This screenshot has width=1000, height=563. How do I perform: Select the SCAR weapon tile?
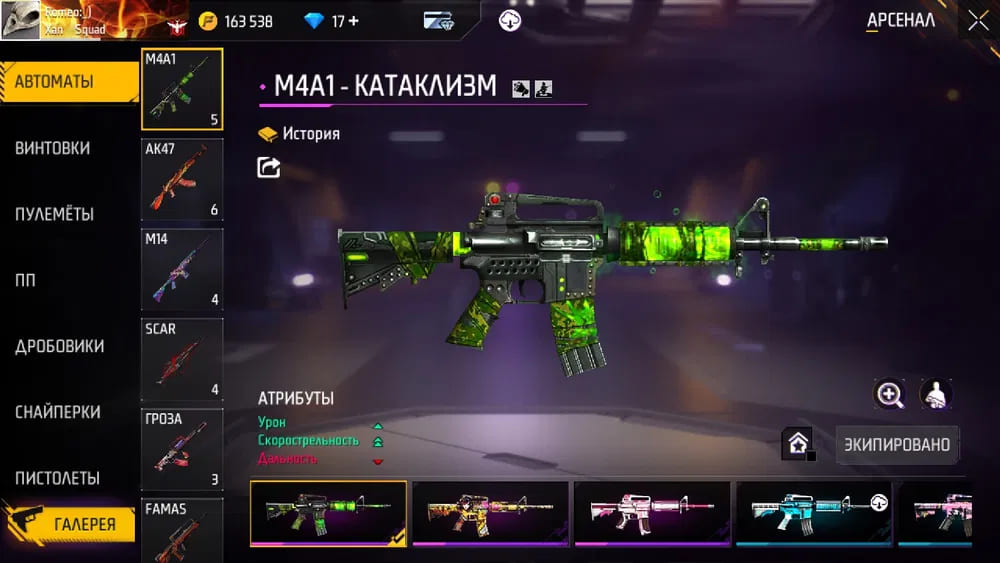[182, 359]
